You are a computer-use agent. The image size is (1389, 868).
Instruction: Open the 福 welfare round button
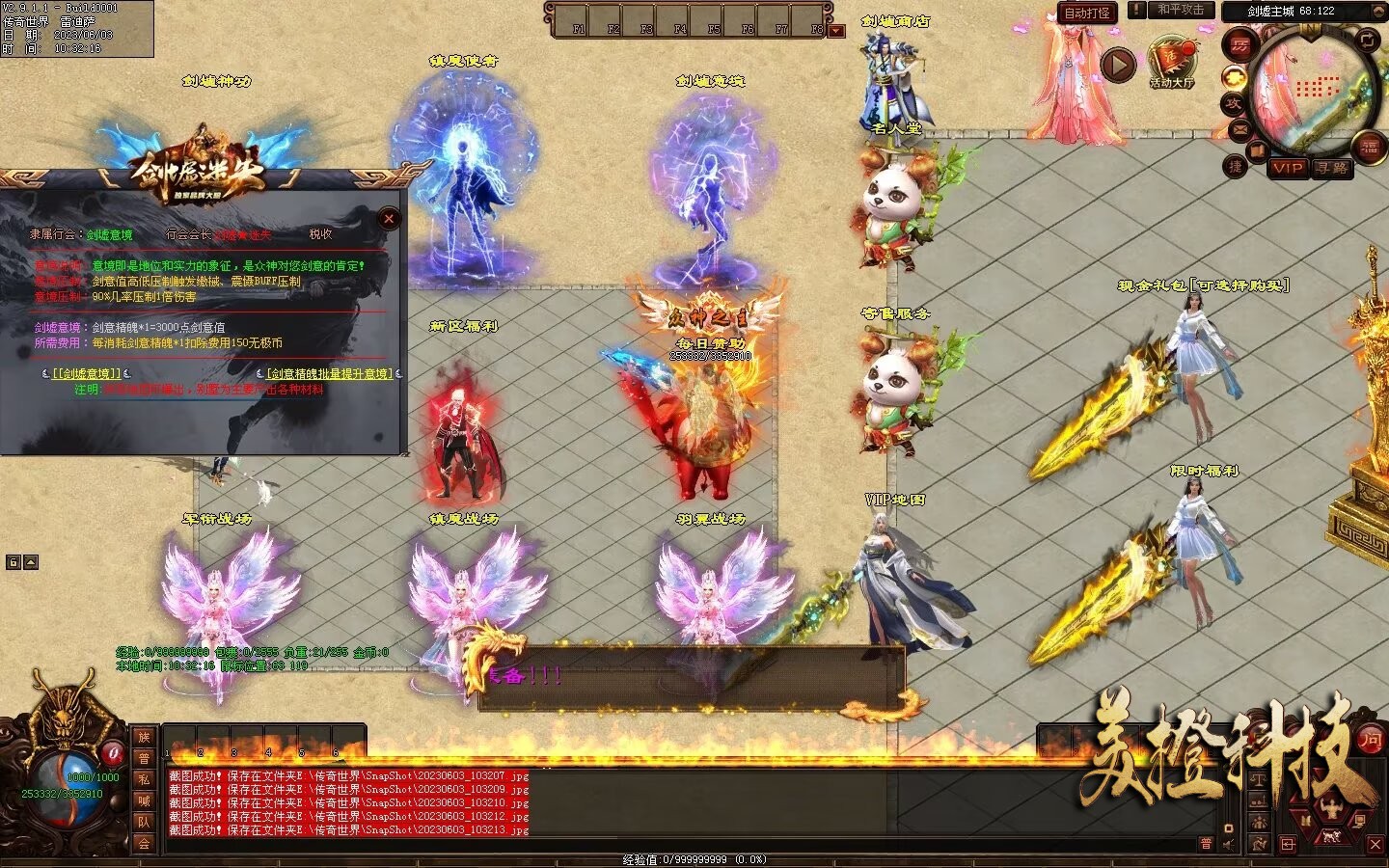tap(1370, 147)
